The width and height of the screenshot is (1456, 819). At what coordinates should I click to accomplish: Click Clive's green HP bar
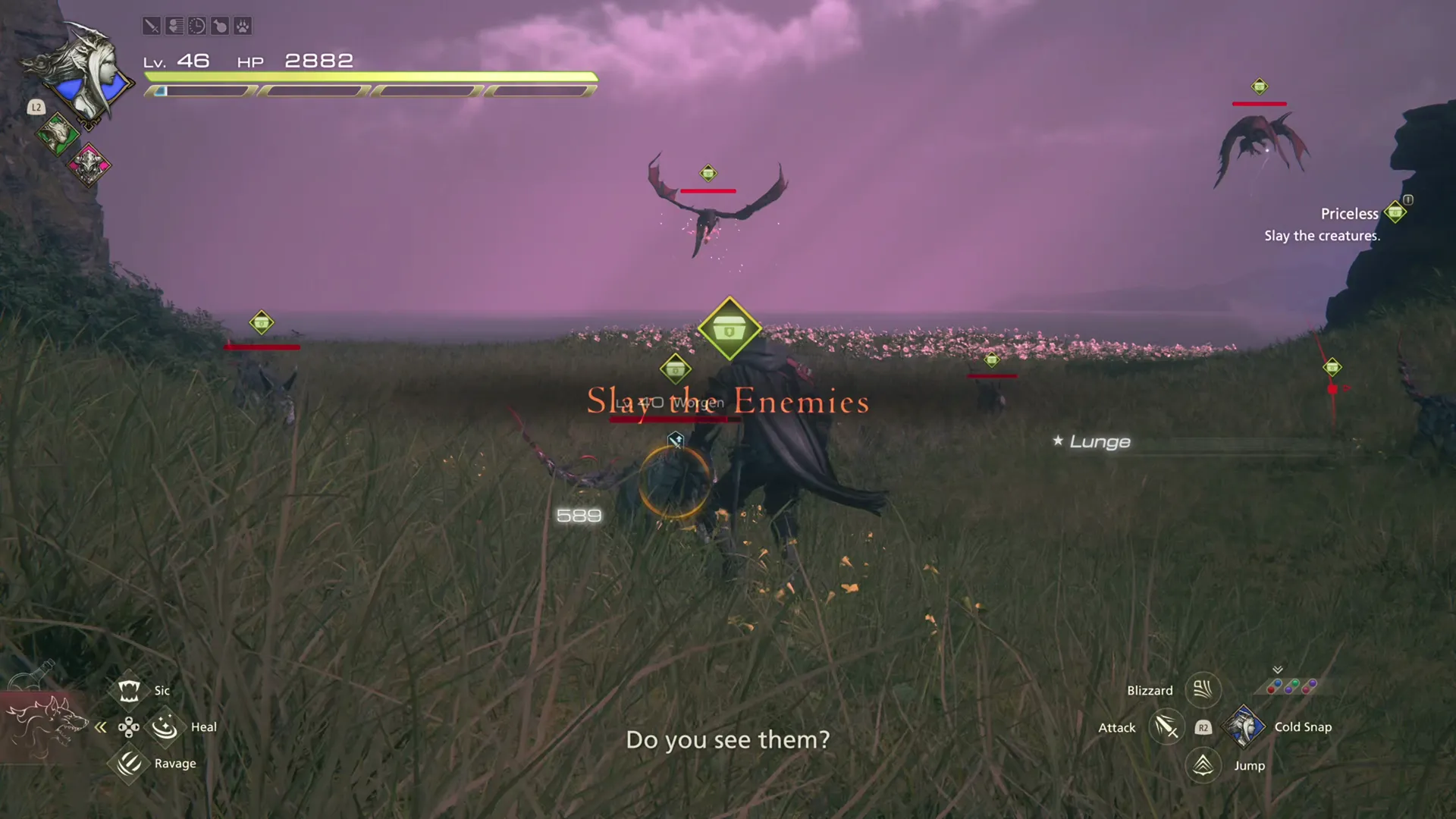(372, 77)
